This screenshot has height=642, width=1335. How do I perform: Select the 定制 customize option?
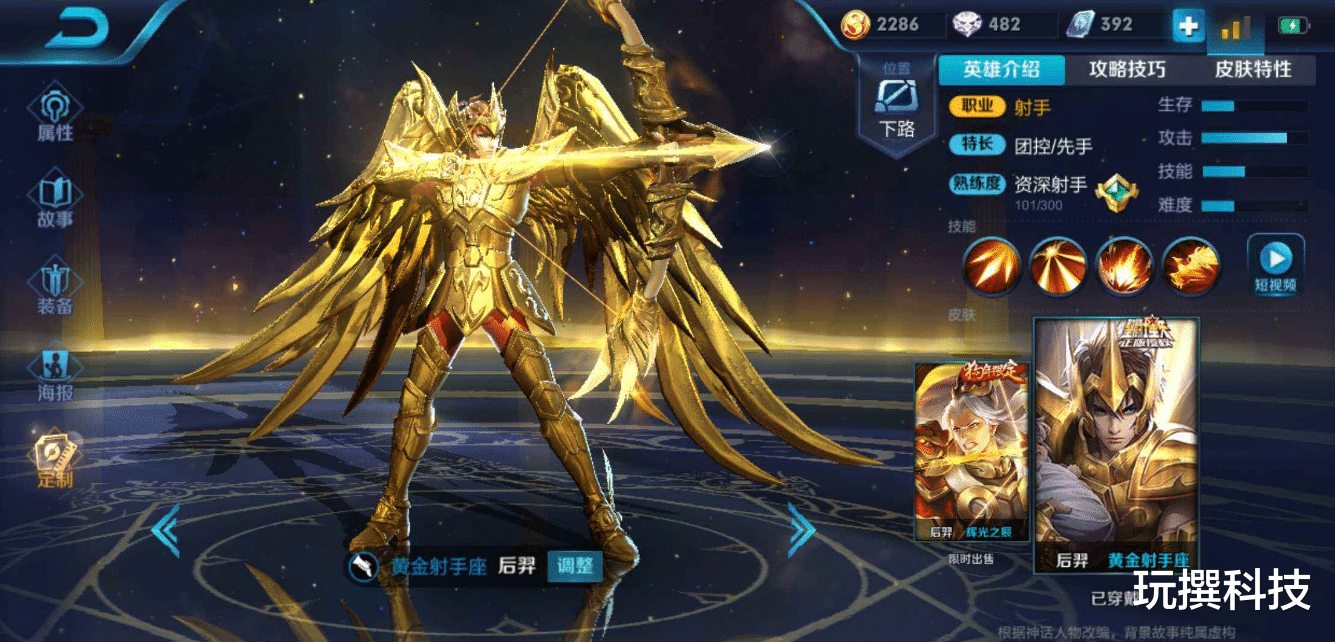click(x=55, y=460)
